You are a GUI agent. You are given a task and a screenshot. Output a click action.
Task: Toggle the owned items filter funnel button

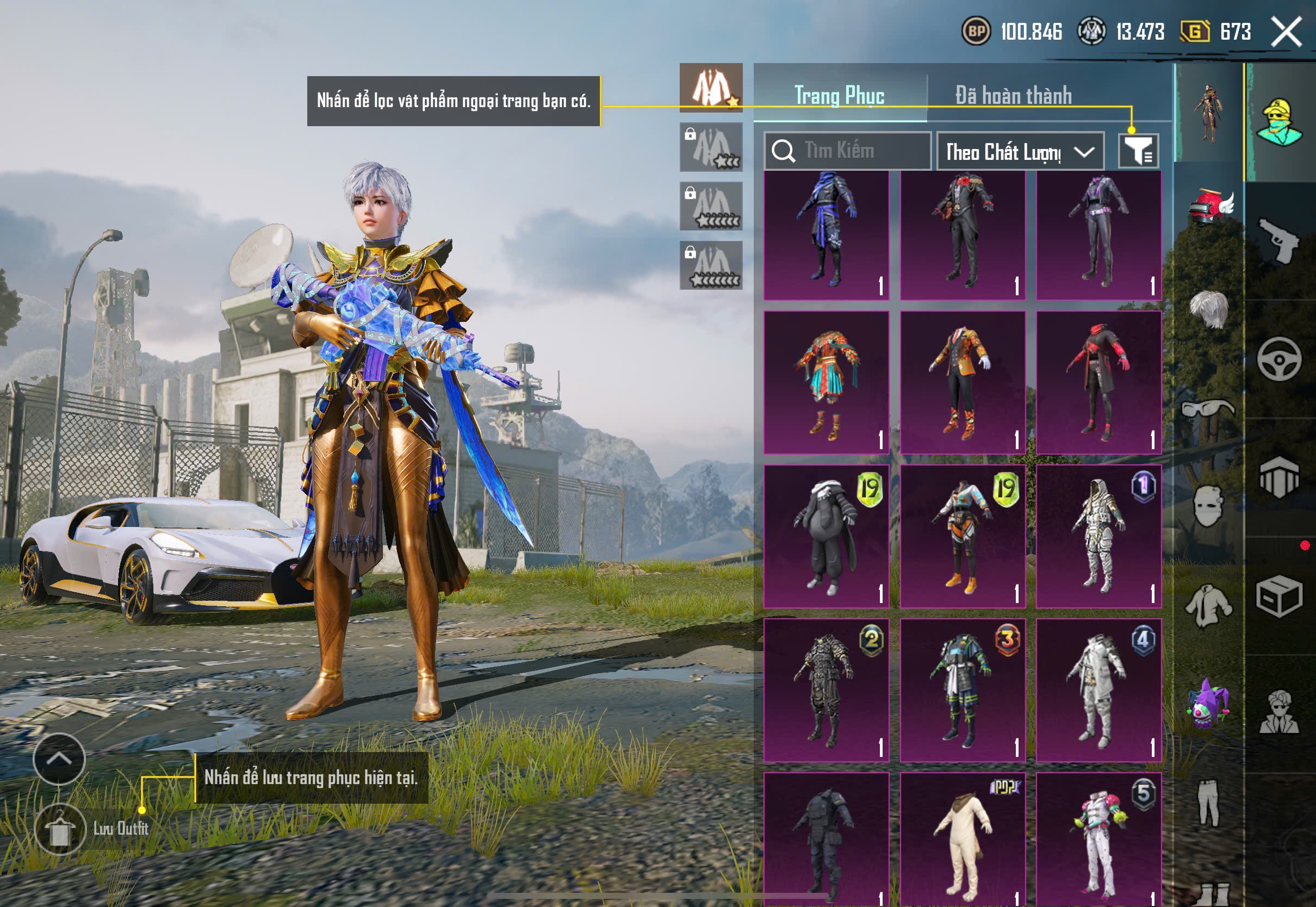[x=1138, y=151]
